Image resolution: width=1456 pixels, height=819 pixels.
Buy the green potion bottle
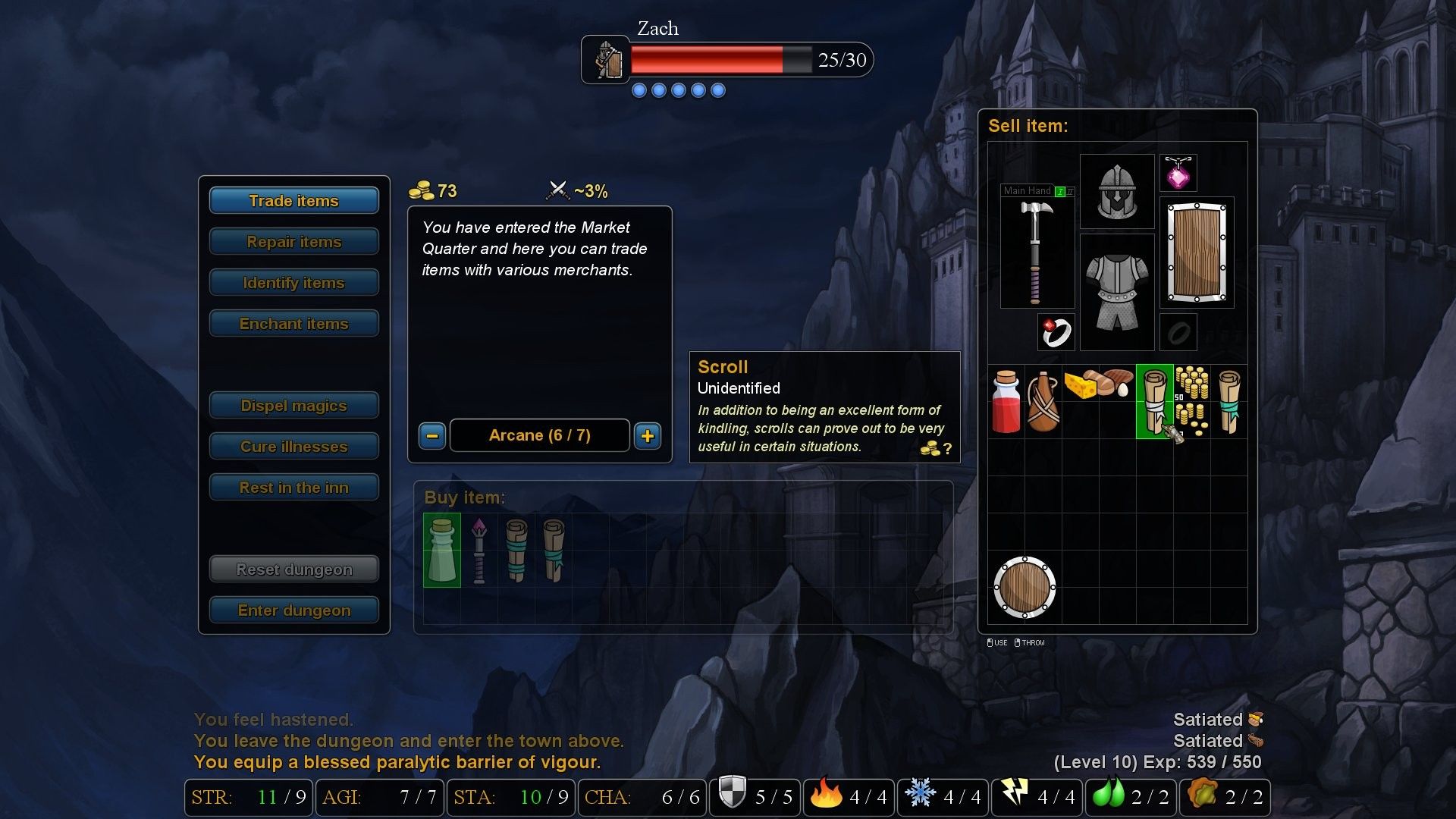tap(442, 551)
